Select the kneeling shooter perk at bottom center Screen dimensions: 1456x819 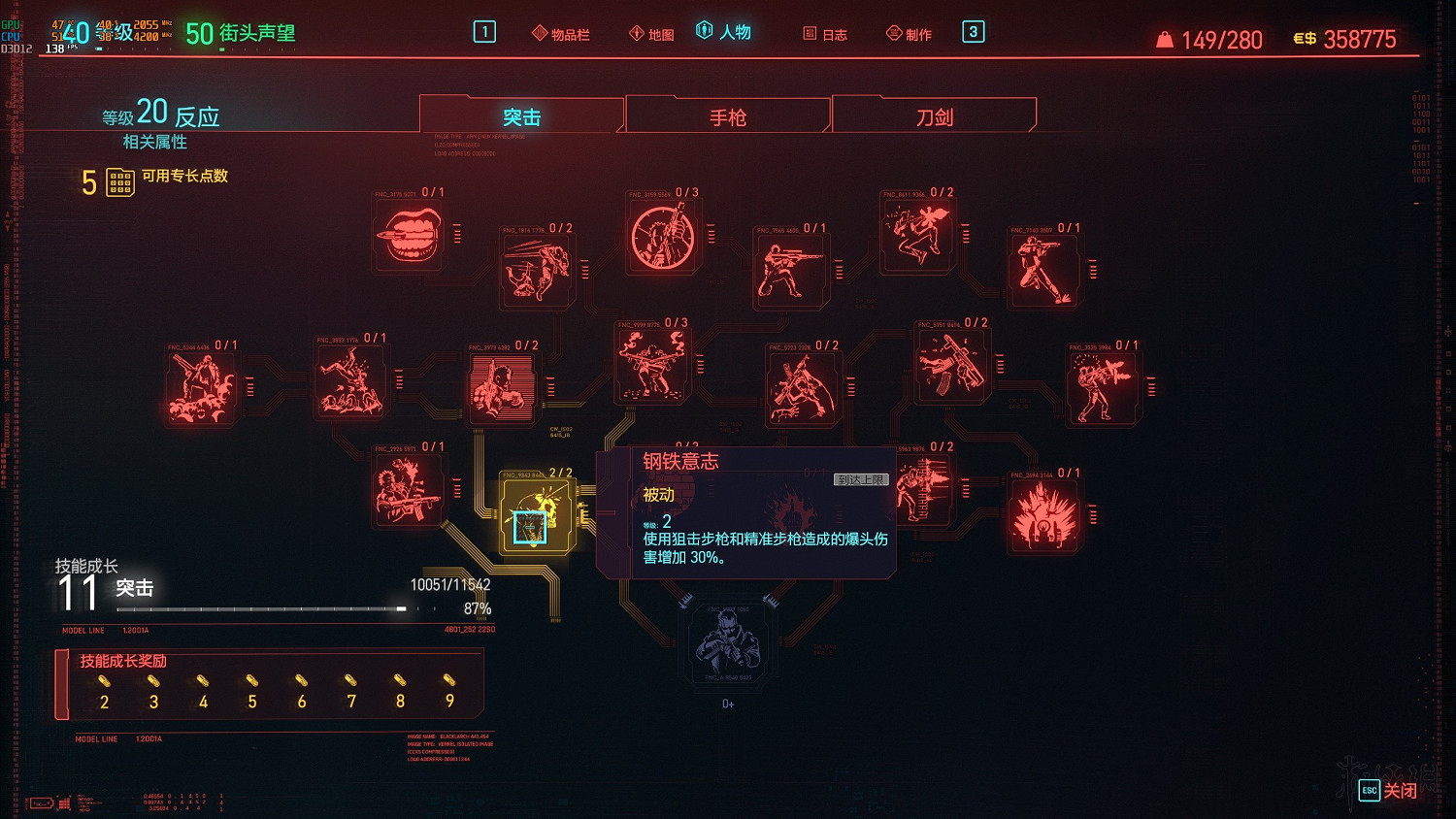[x=726, y=643]
